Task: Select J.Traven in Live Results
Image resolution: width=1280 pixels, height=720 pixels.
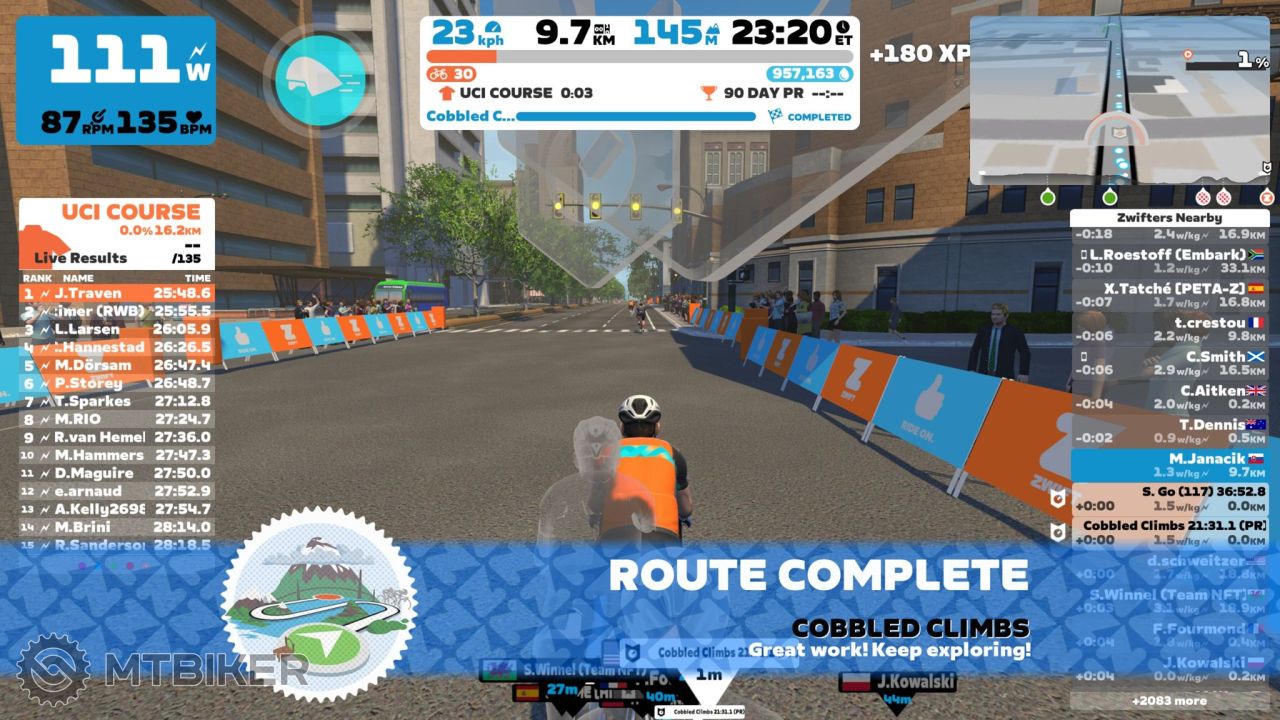Action: pyautogui.click(x=116, y=293)
